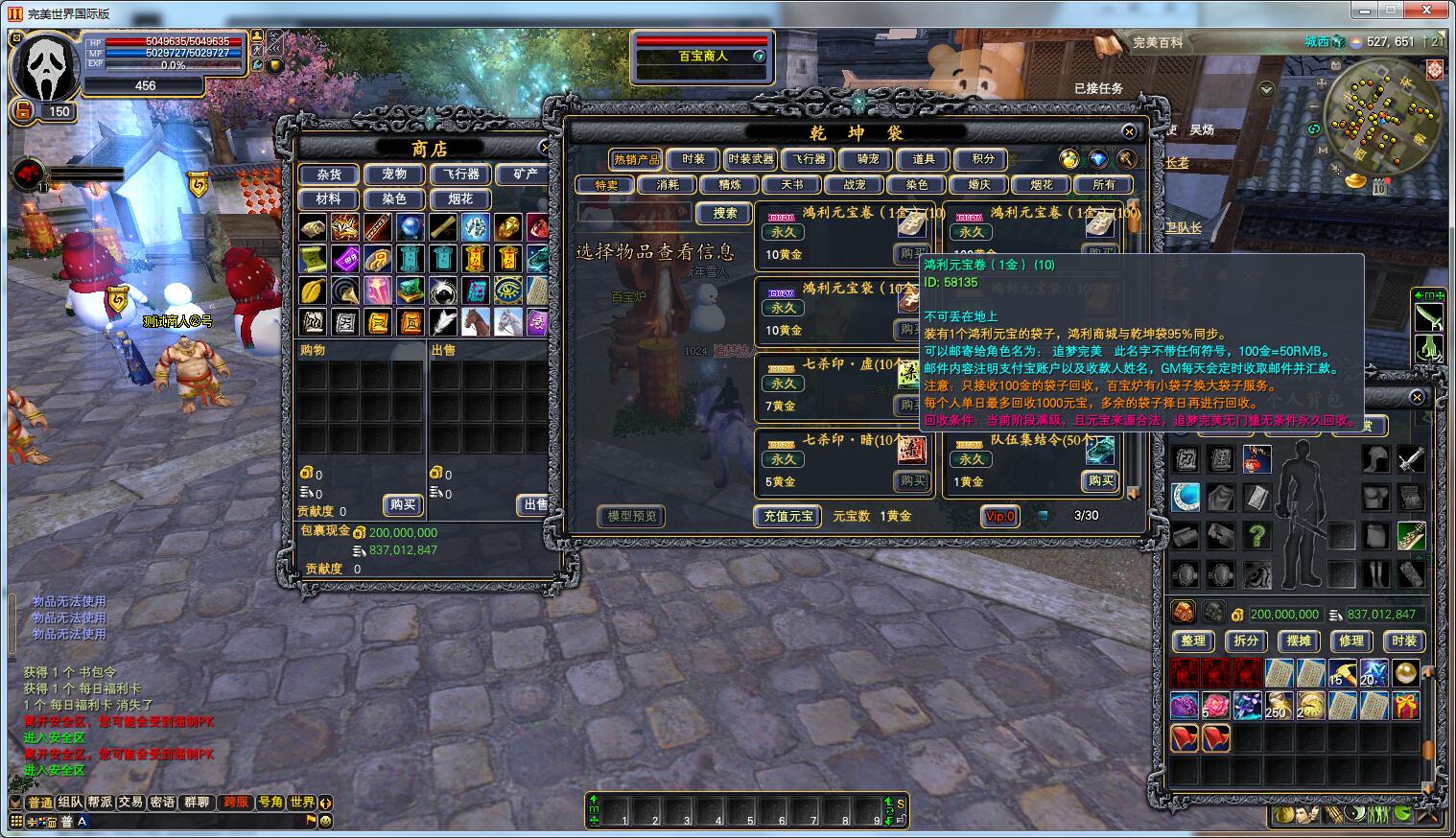Image resolution: width=1456 pixels, height=838 pixels.
Task: Close the 乾坤袋 window
Action: [x=1129, y=132]
